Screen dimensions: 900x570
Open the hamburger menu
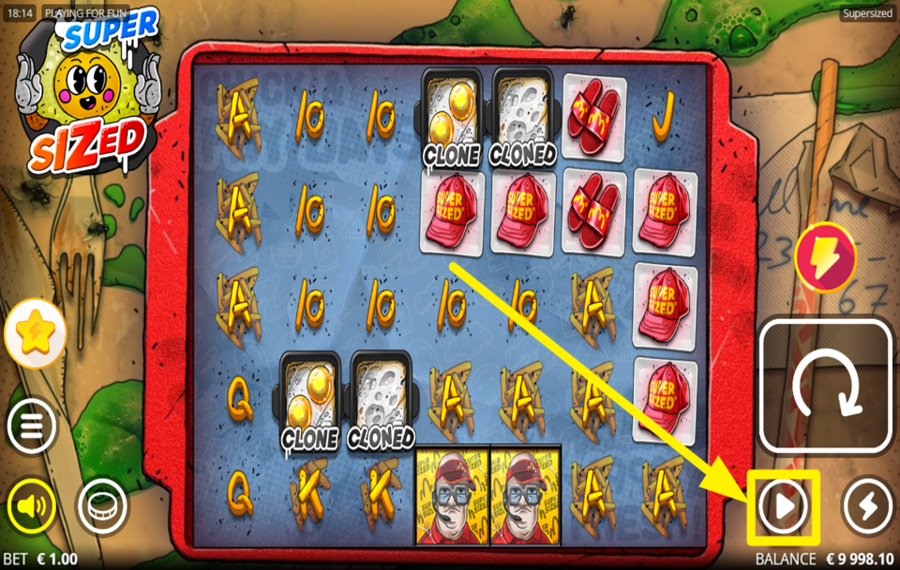32,428
